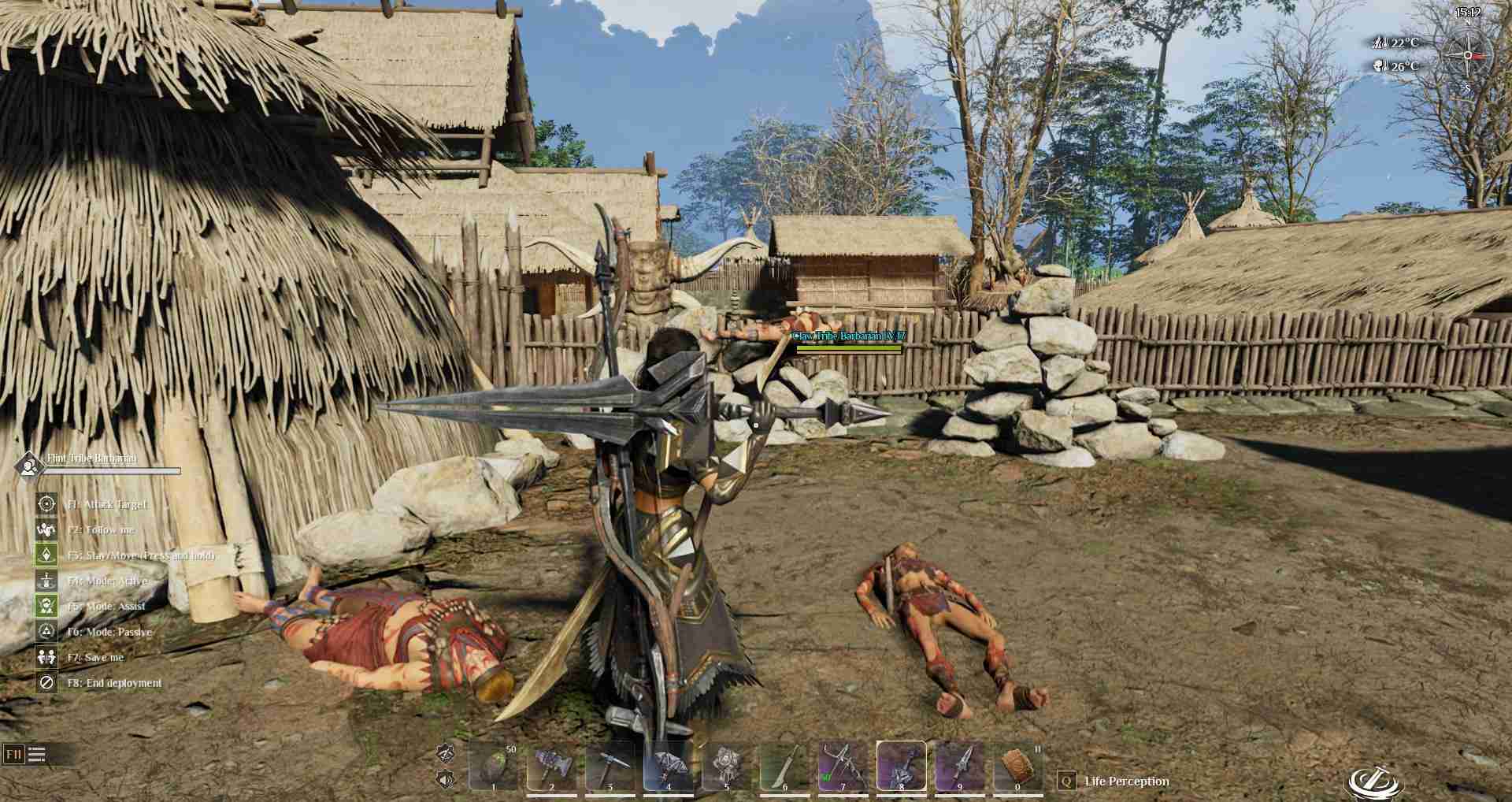Image resolution: width=1512 pixels, height=802 pixels.
Task: Choose the Follow me command icon
Action: pyautogui.click(x=46, y=529)
